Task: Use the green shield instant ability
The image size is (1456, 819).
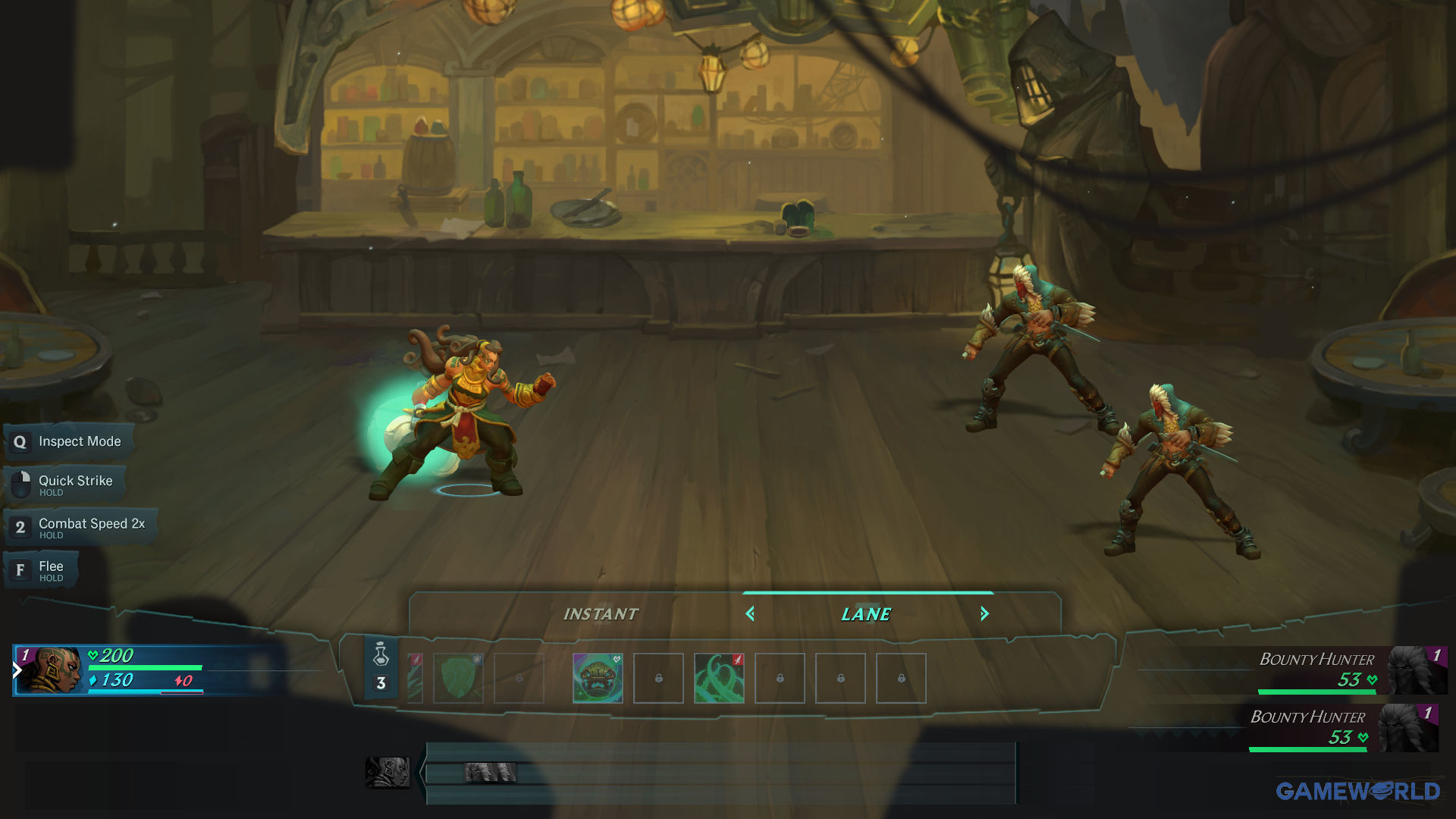Action: point(458,678)
